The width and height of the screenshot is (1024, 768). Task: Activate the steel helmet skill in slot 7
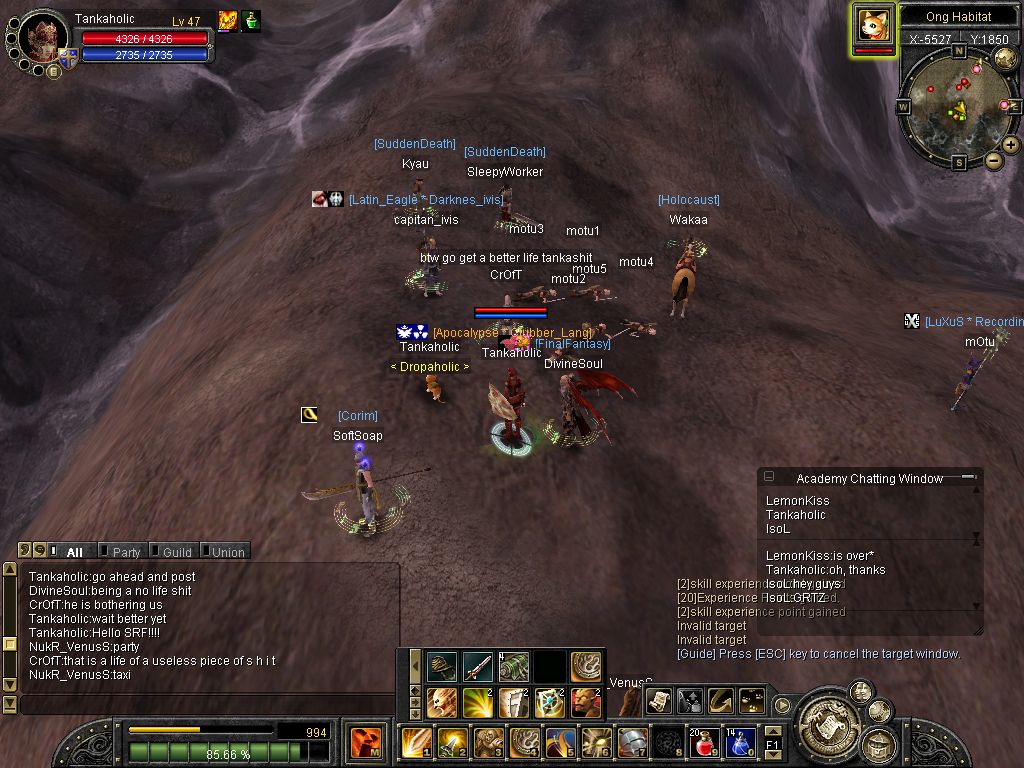[x=631, y=743]
